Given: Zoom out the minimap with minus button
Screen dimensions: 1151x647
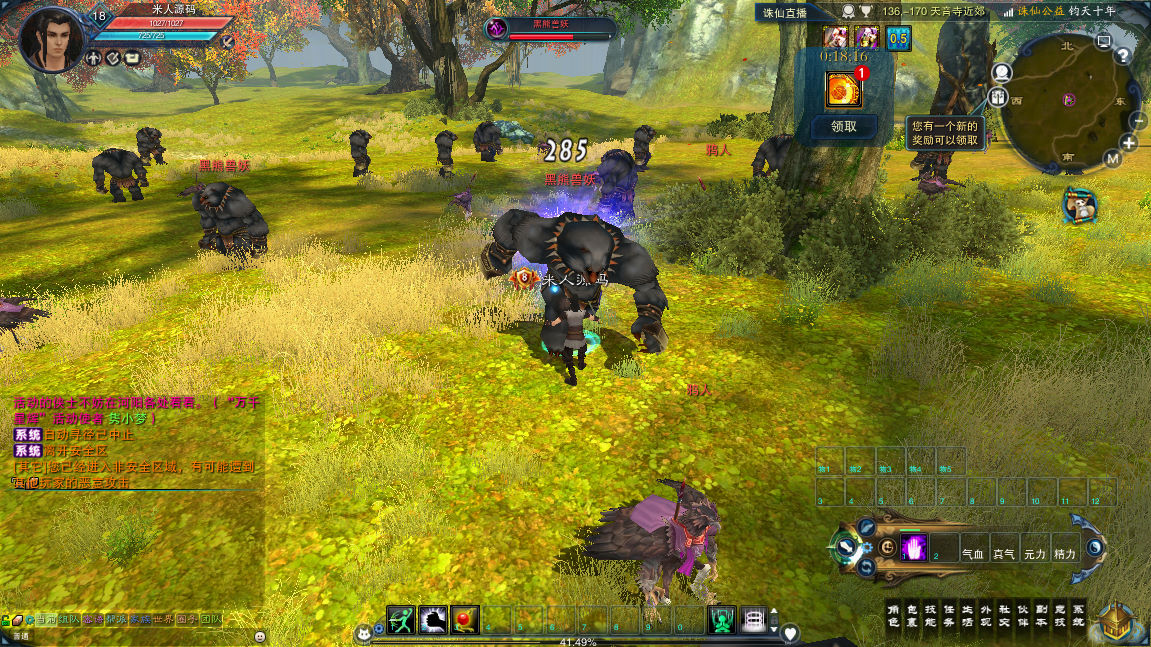Looking at the screenshot, I should click(x=1138, y=121).
